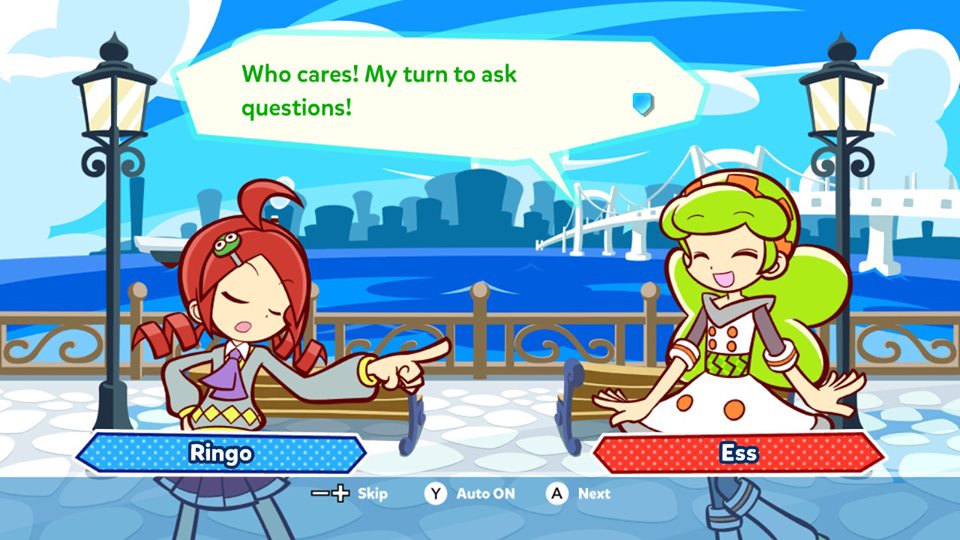
Task: Click the blue advance marker in the speech bubble
Action: coord(642,103)
